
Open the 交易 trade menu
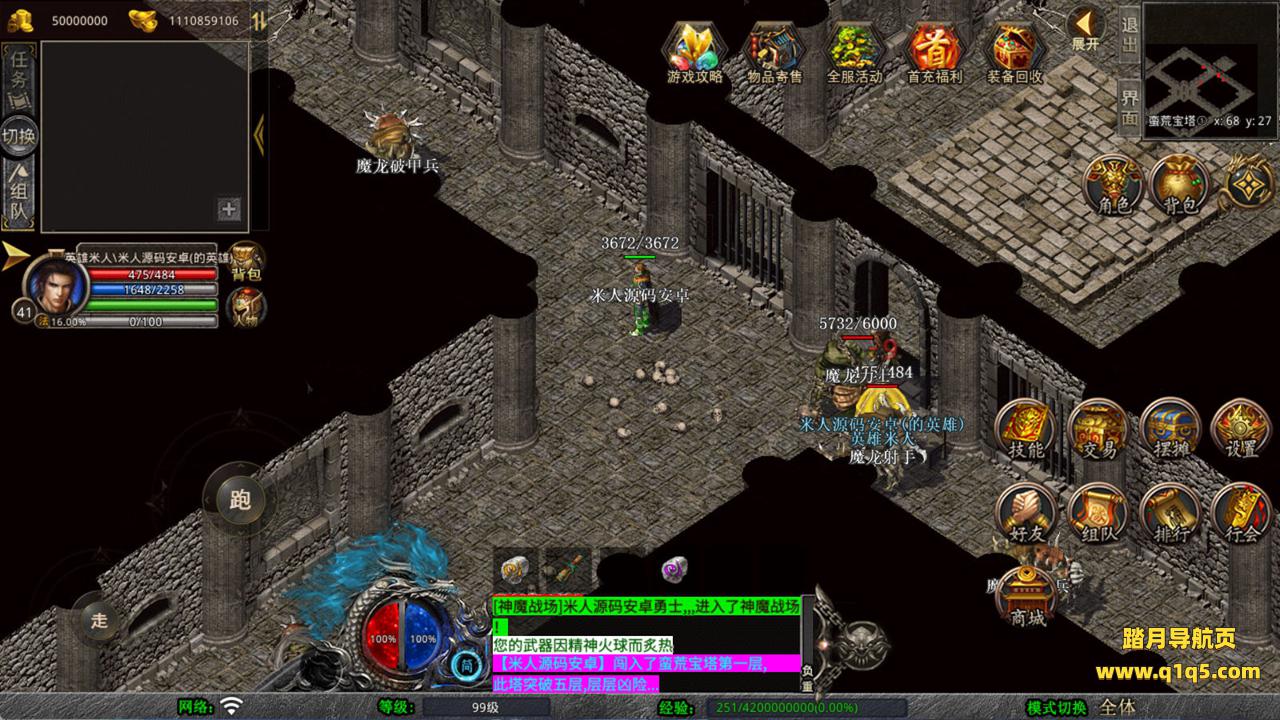1099,430
